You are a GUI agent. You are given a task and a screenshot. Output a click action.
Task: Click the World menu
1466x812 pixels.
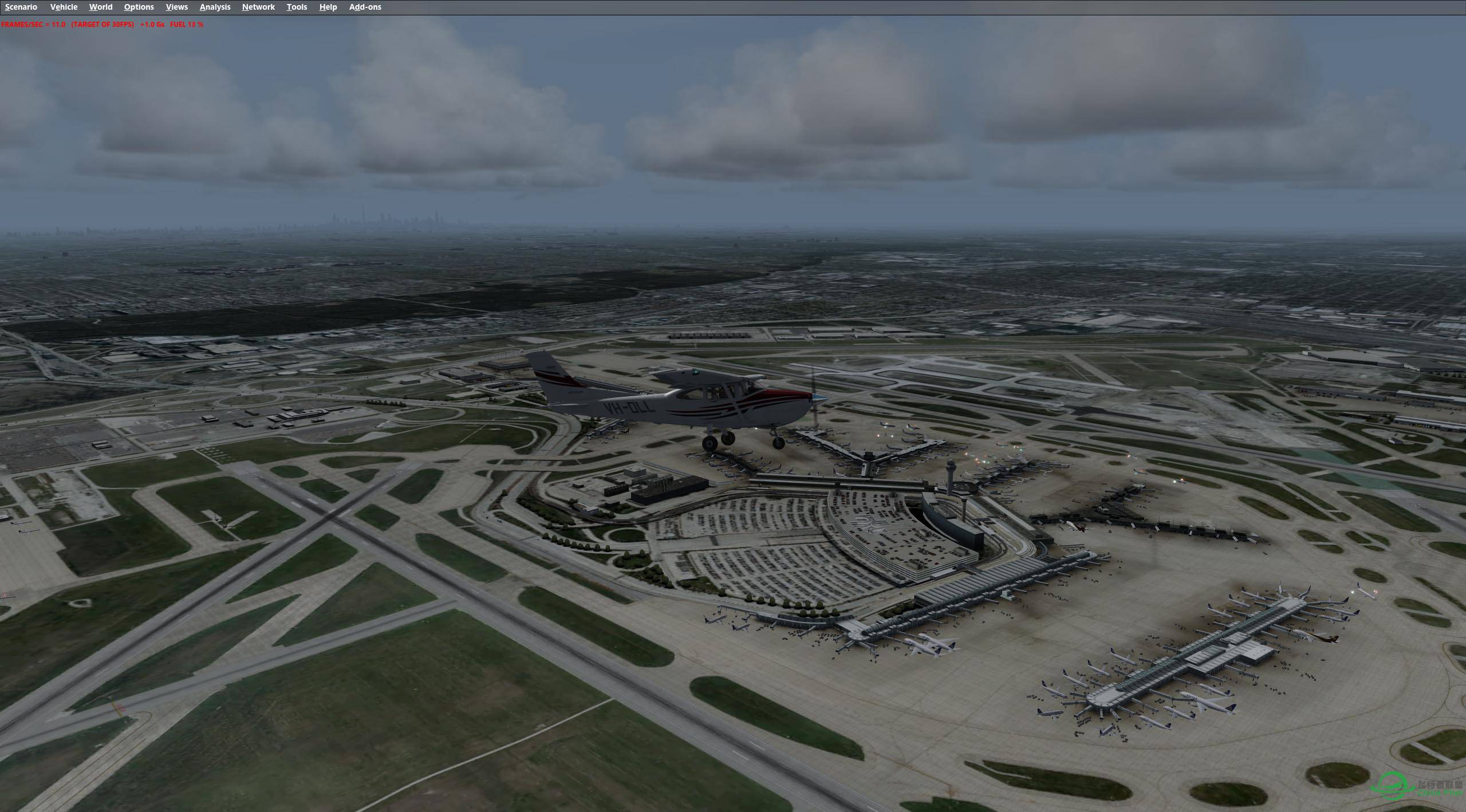coord(101,7)
